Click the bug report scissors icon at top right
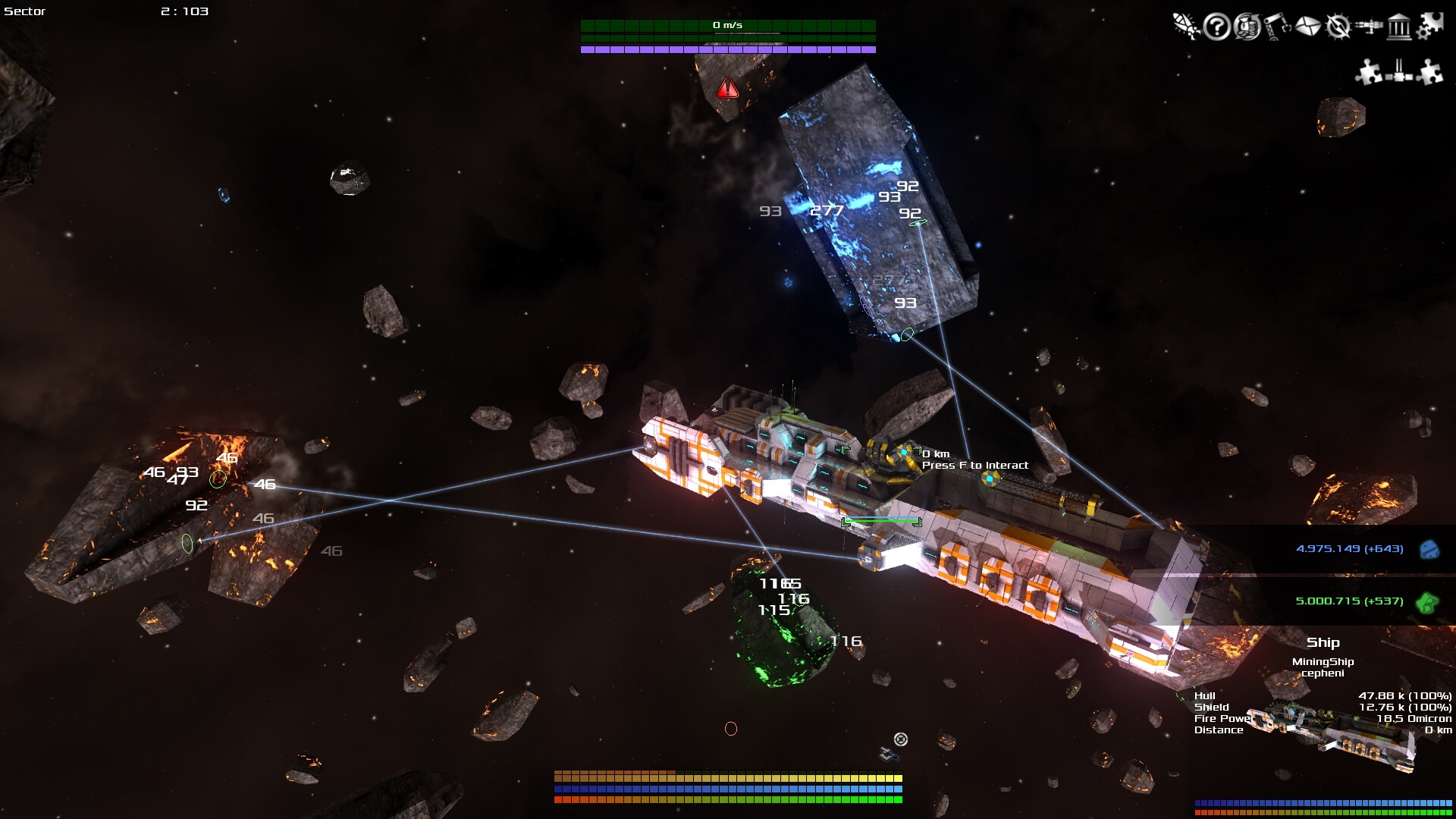The height and width of the screenshot is (819, 1456). click(x=1185, y=27)
